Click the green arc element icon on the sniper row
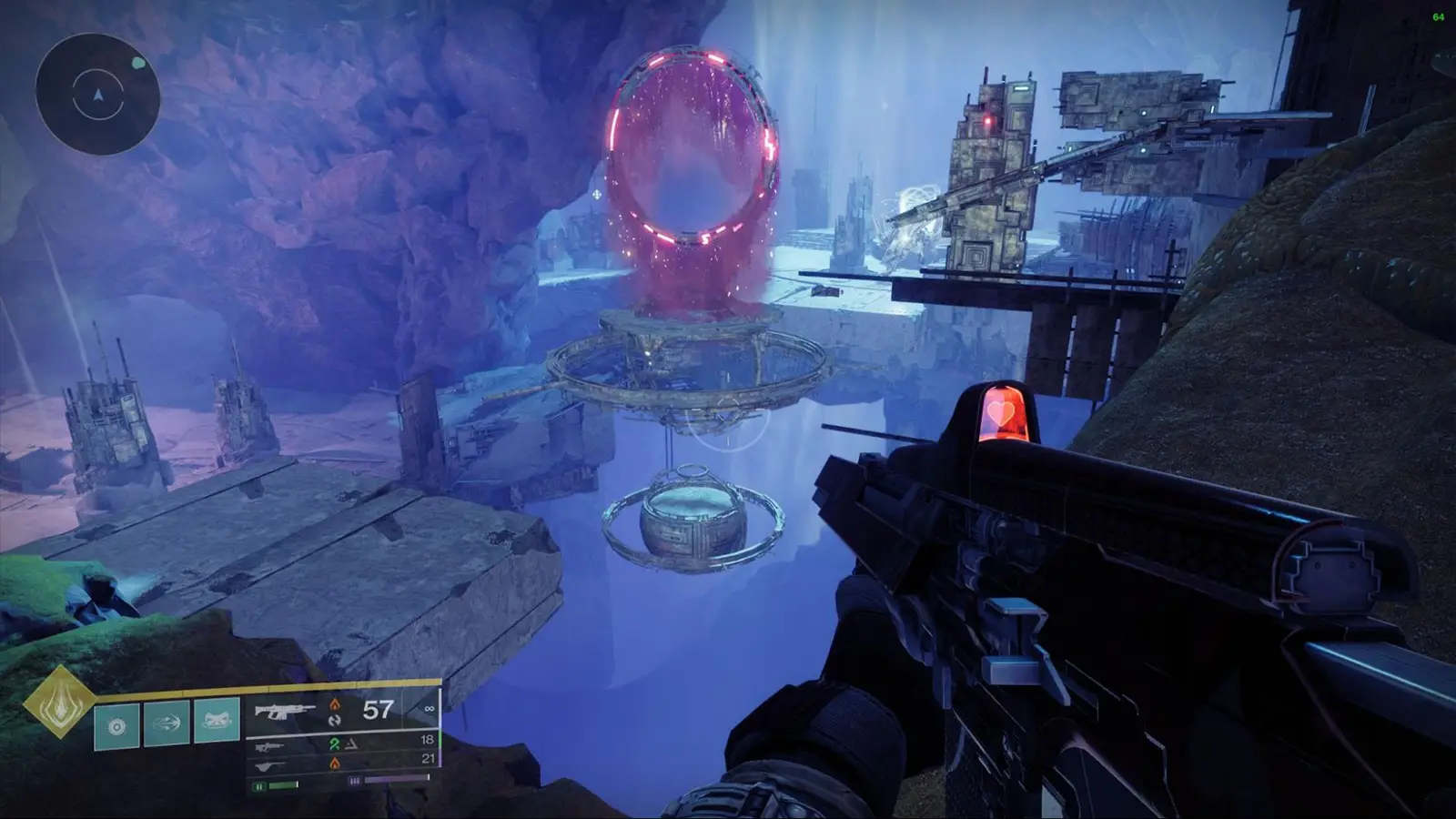 pyautogui.click(x=335, y=744)
